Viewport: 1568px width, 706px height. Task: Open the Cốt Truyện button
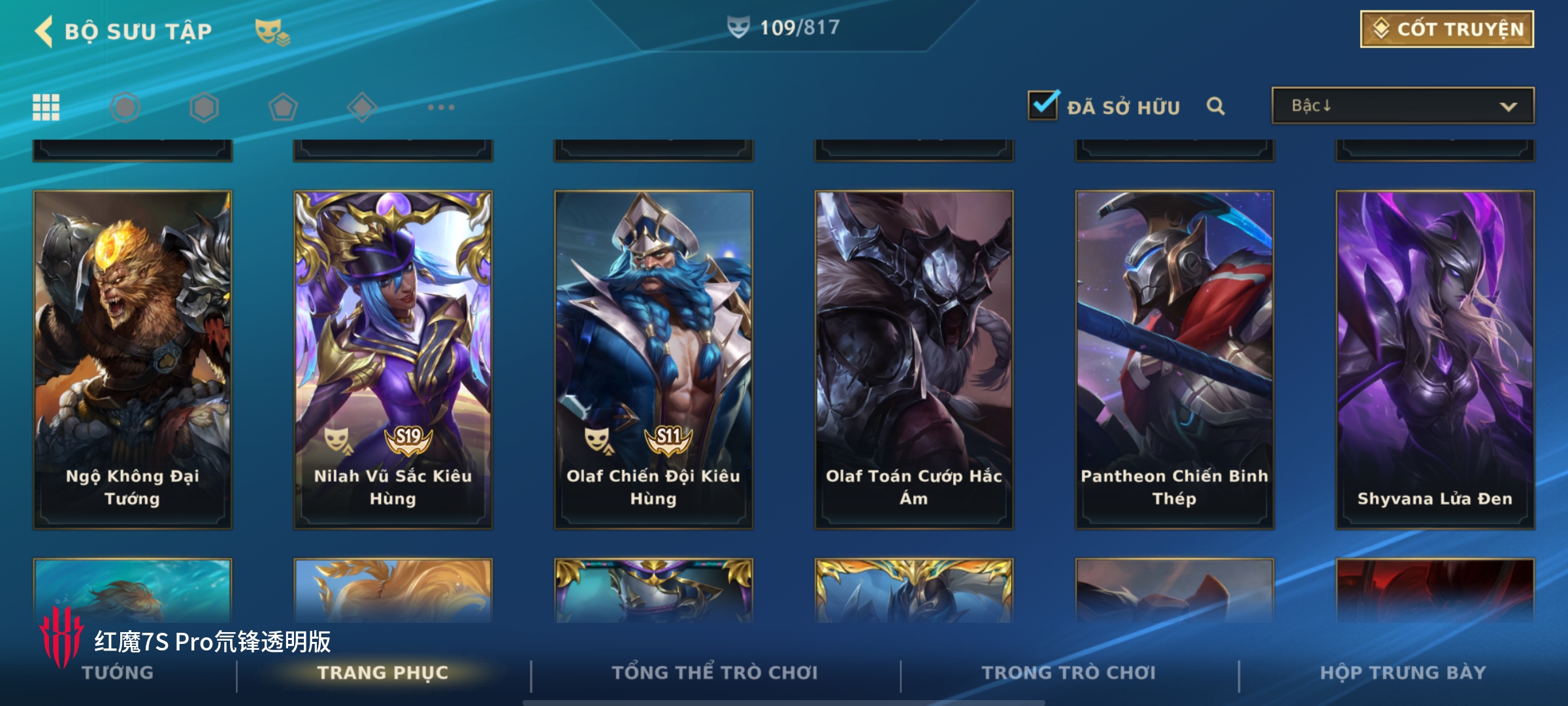[1446, 29]
